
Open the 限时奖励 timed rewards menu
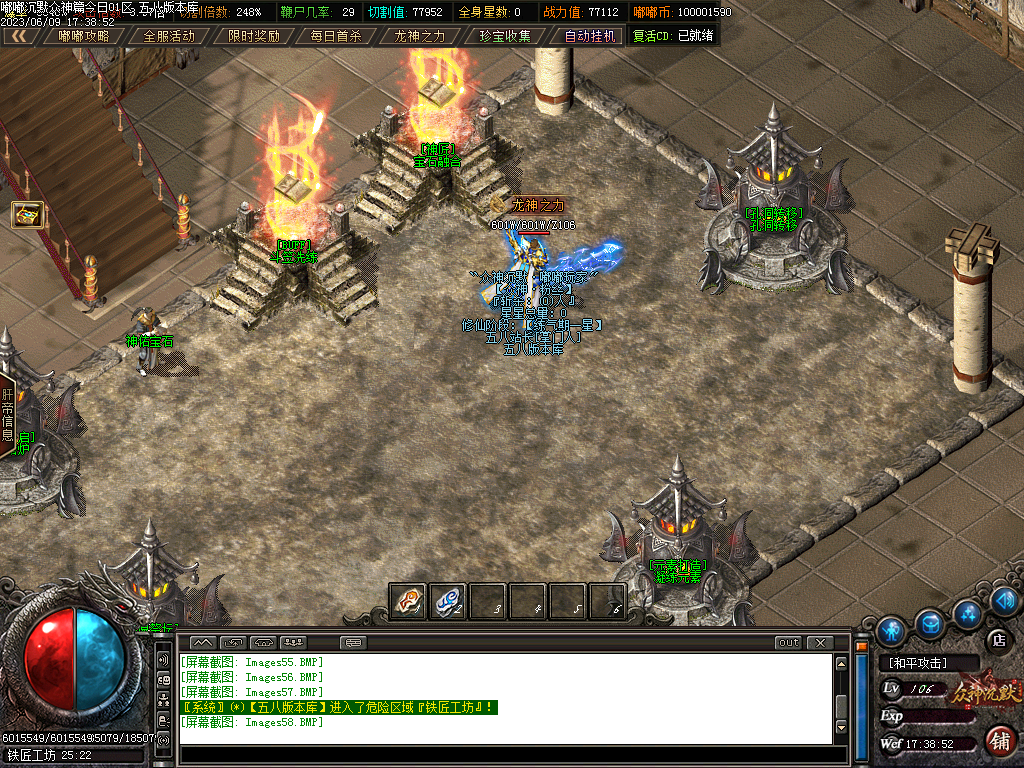[253, 36]
